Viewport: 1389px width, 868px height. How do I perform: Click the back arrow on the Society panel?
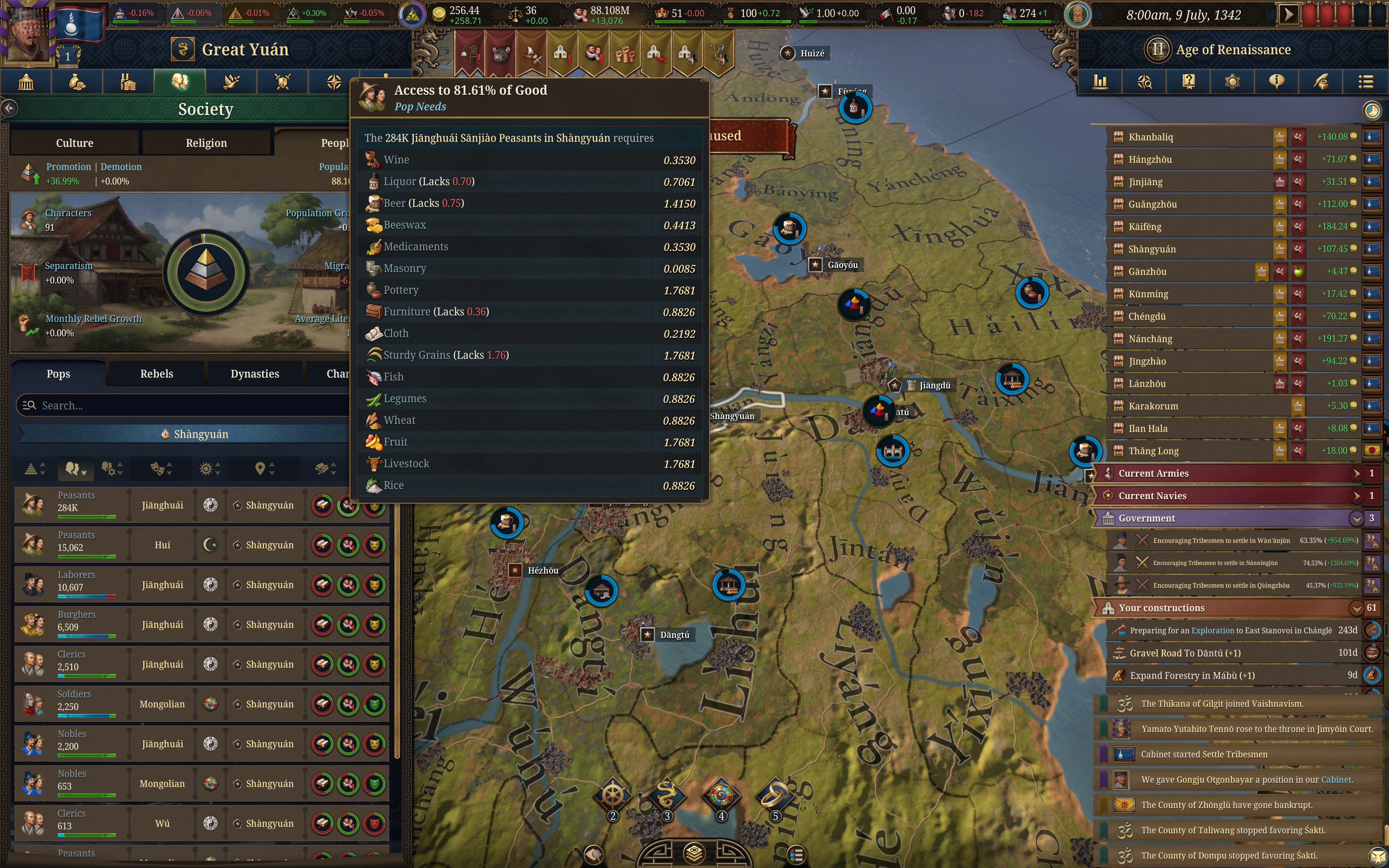pos(9,108)
